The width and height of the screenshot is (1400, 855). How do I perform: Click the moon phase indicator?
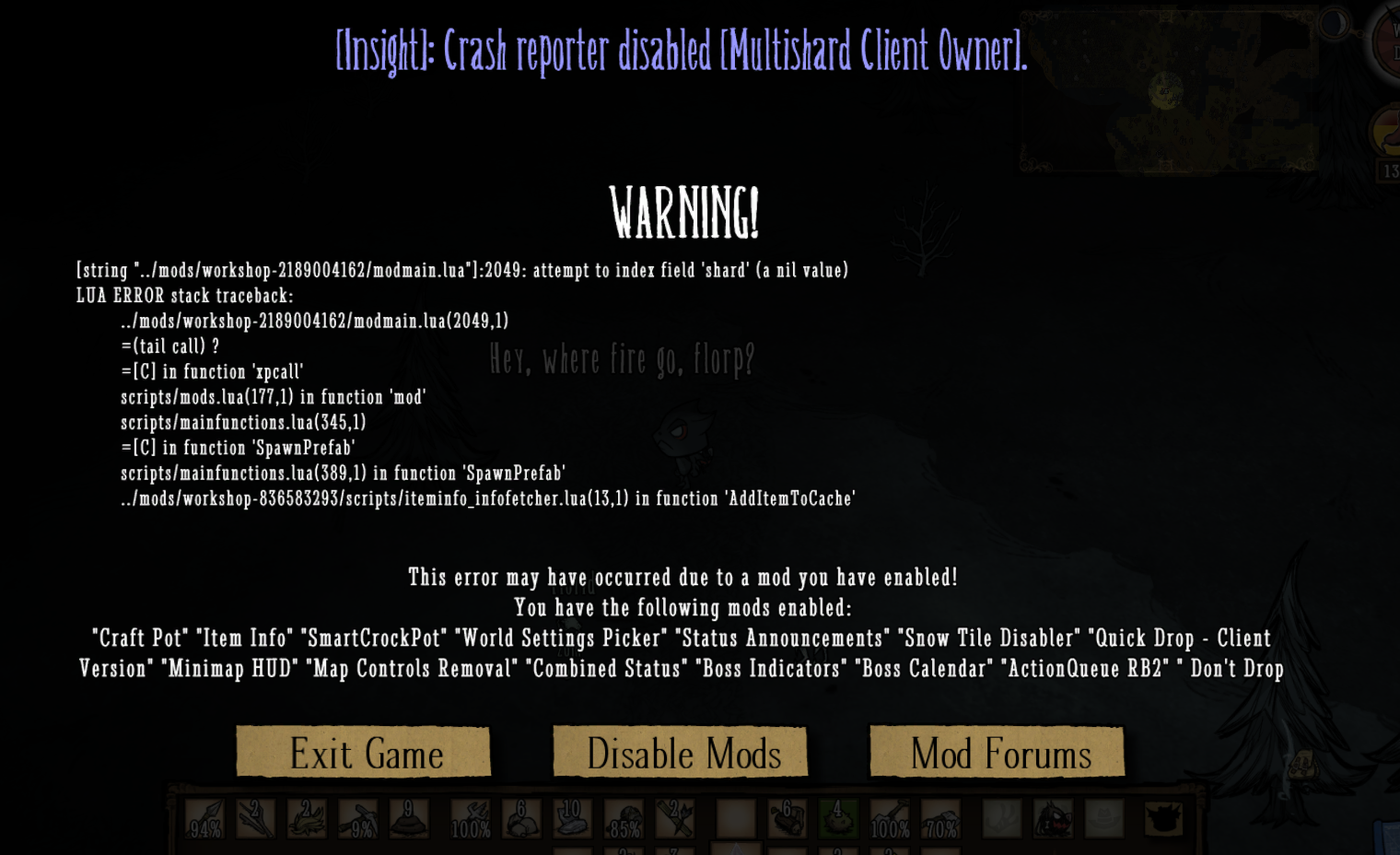1334,24
